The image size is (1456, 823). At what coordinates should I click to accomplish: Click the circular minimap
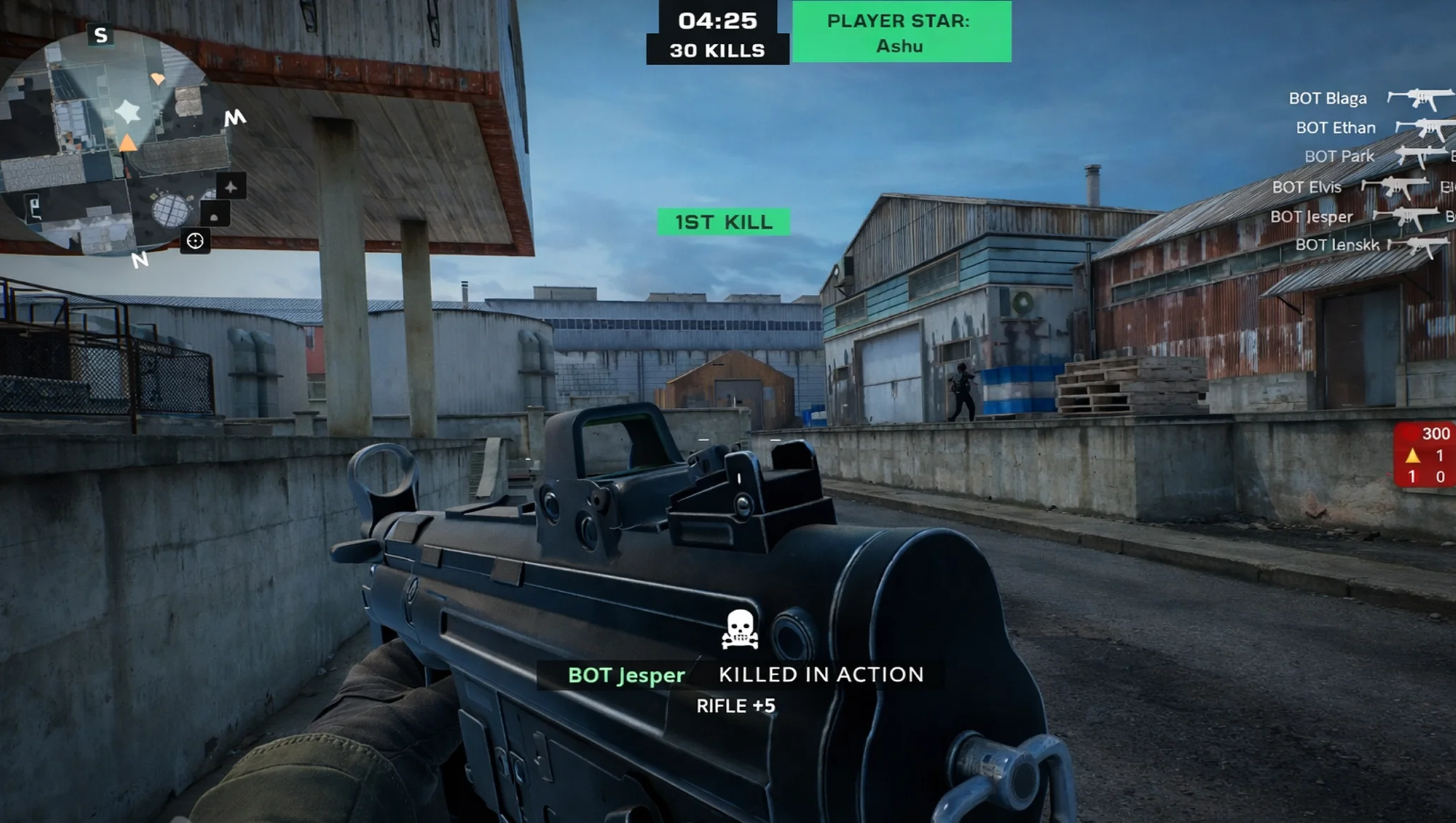point(106,141)
